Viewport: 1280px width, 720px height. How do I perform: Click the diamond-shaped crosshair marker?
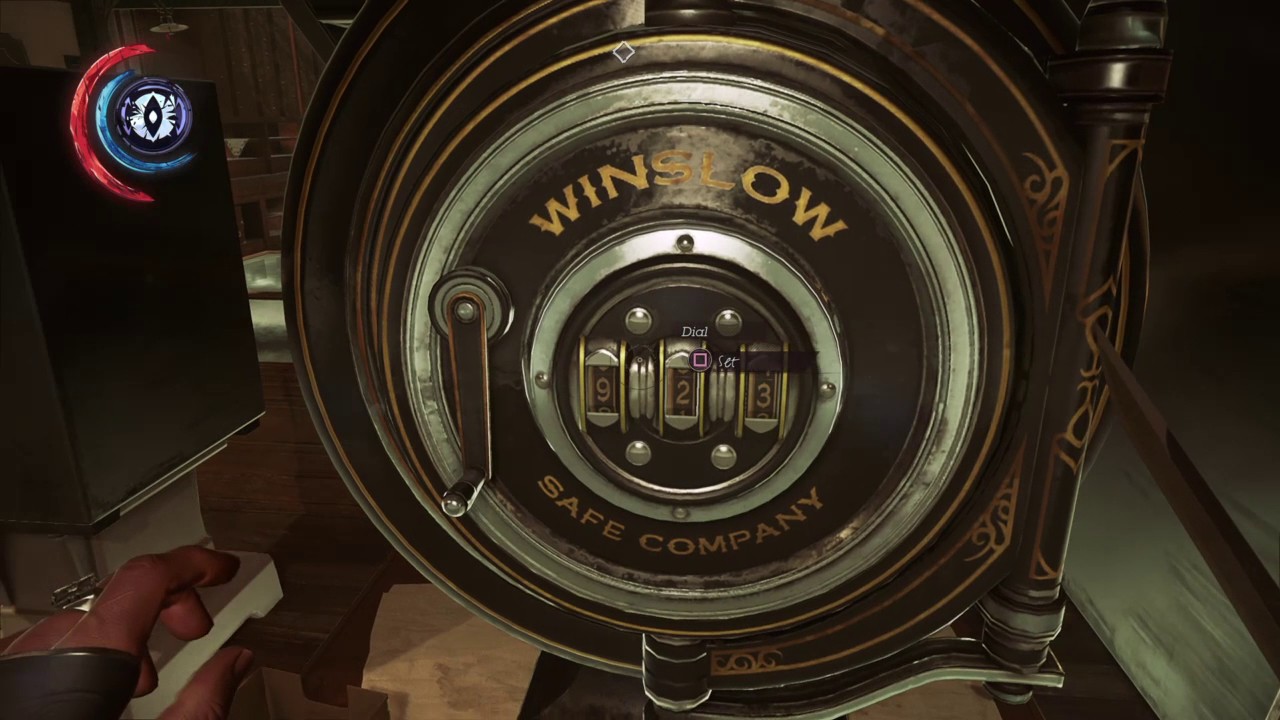[x=622, y=52]
